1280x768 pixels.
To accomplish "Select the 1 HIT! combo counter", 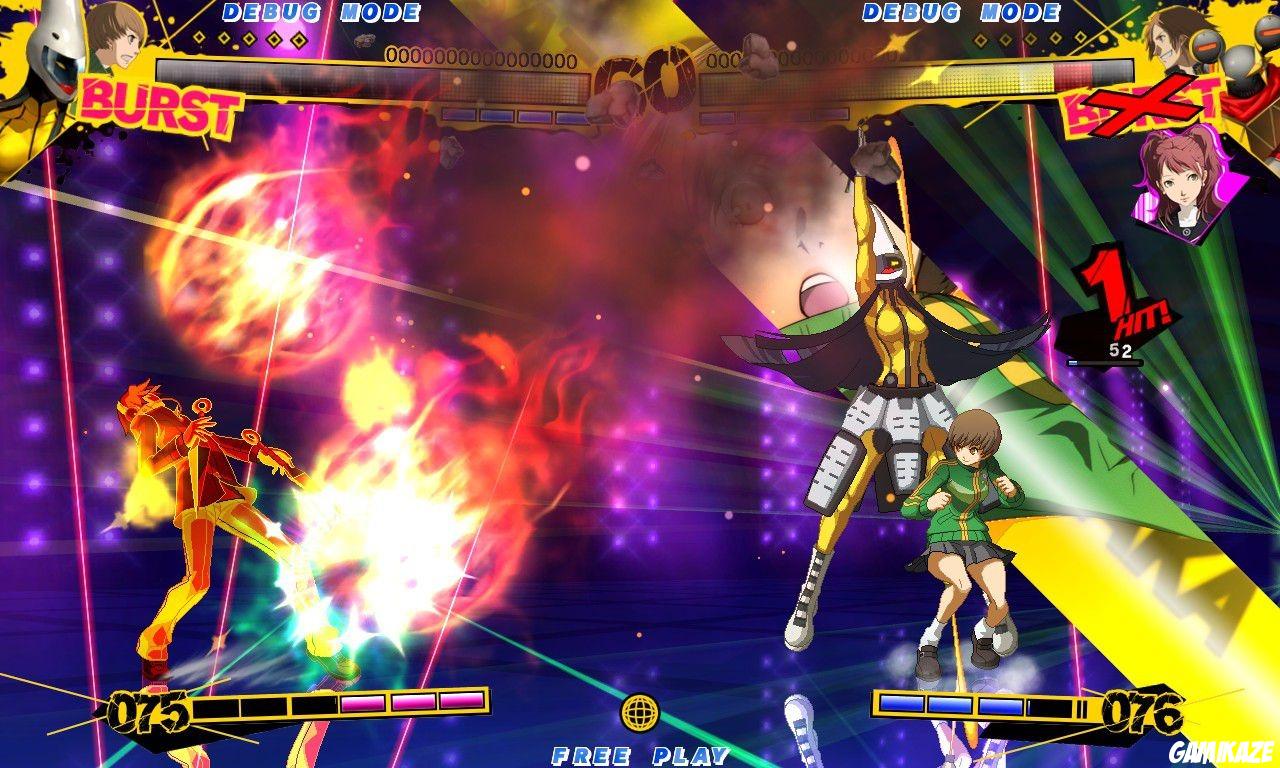I will click(1110, 300).
